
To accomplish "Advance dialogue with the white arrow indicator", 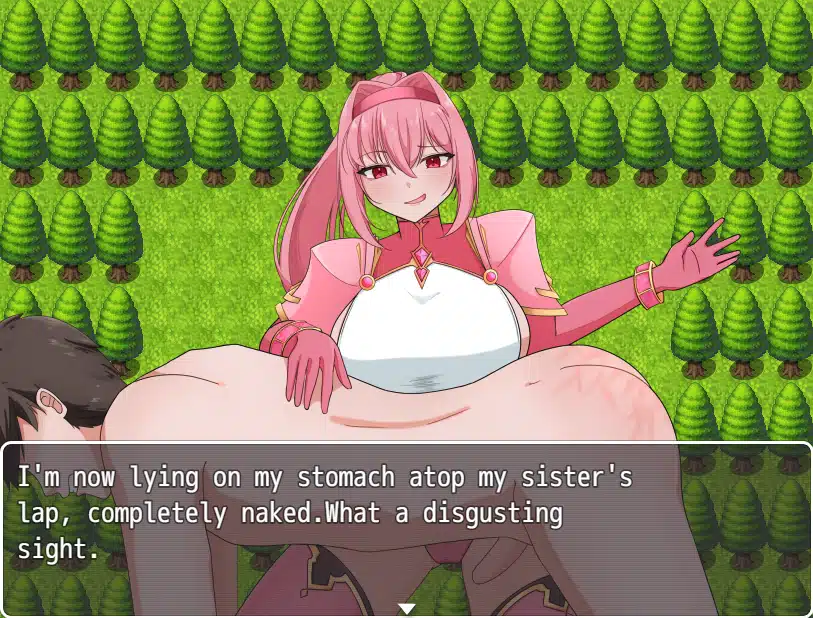I will point(406,608).
